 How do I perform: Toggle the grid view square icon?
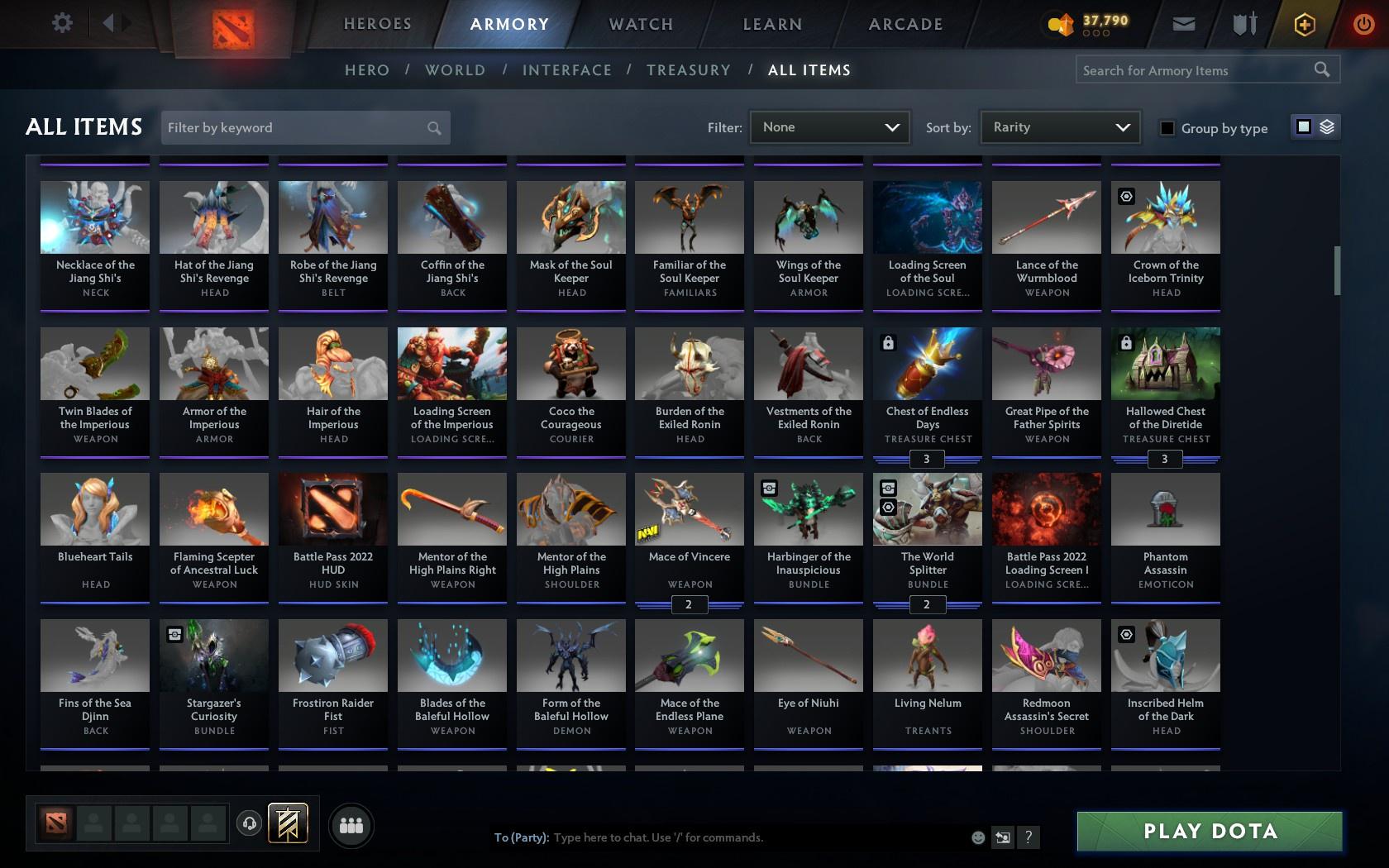point(1303,127)
